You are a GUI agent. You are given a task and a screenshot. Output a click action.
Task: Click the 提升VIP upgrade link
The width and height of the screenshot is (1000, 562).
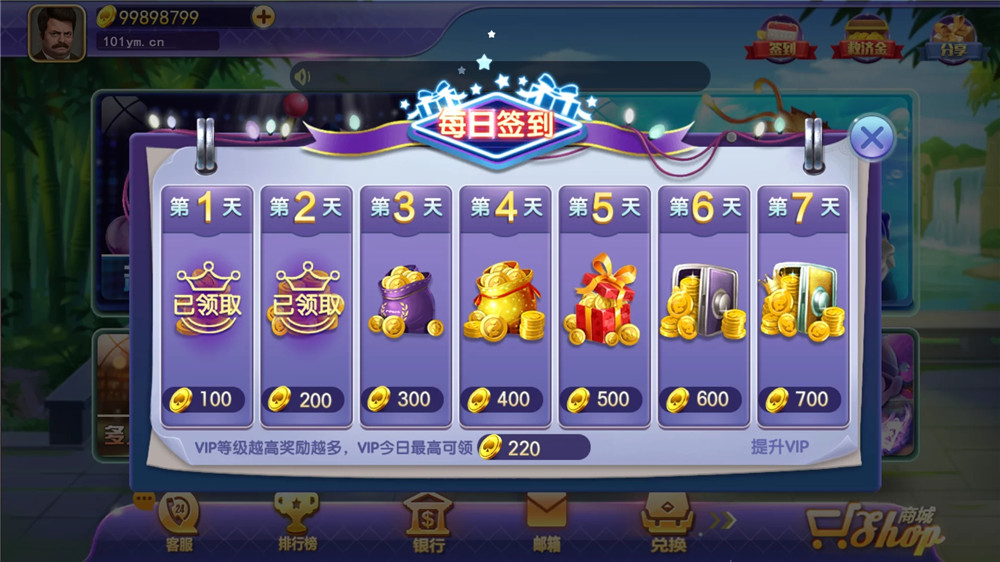tap(780, 447)
